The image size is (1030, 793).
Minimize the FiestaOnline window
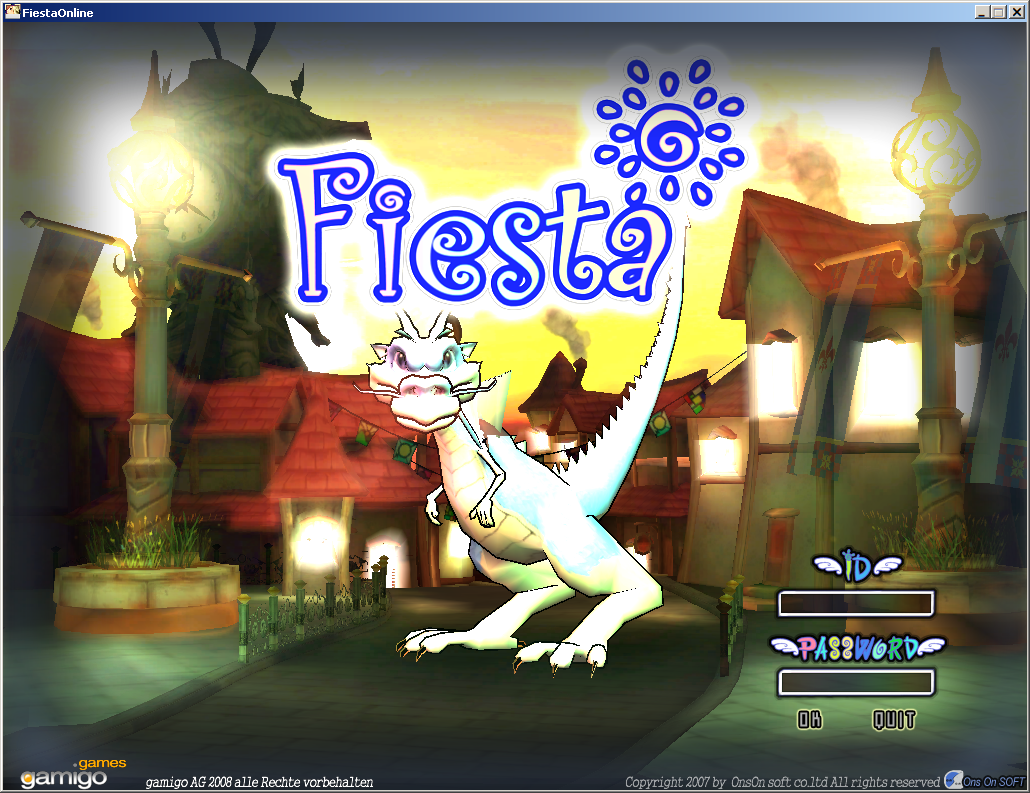(x=983, y=12)
